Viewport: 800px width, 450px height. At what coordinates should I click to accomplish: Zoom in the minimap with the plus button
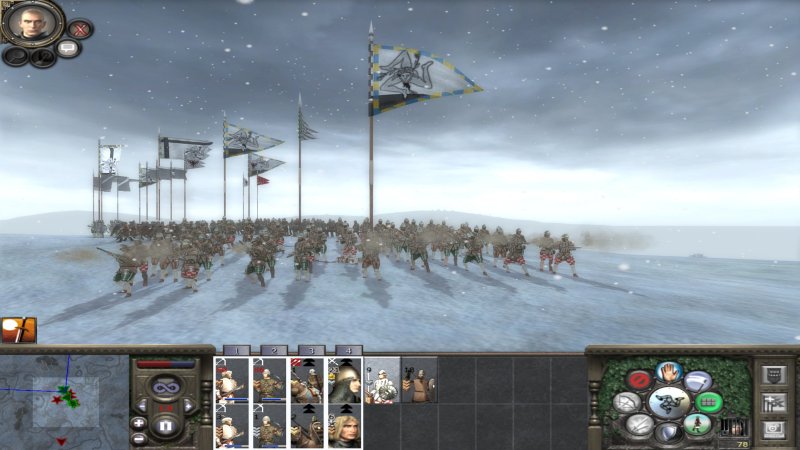(x=139, y=422)
